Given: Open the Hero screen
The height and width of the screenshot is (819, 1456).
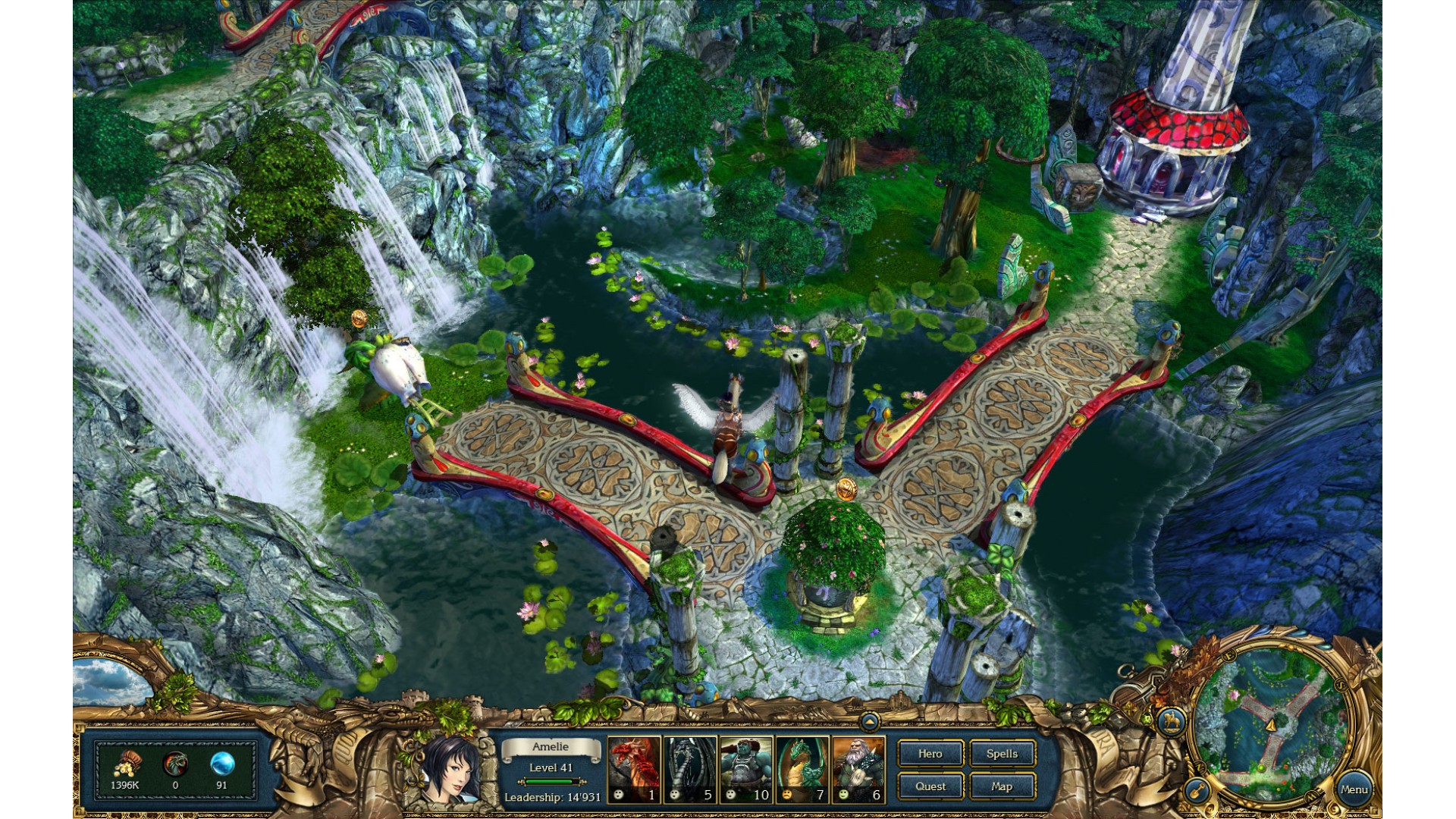Looking at the screenshot, I should pos(930,754).
